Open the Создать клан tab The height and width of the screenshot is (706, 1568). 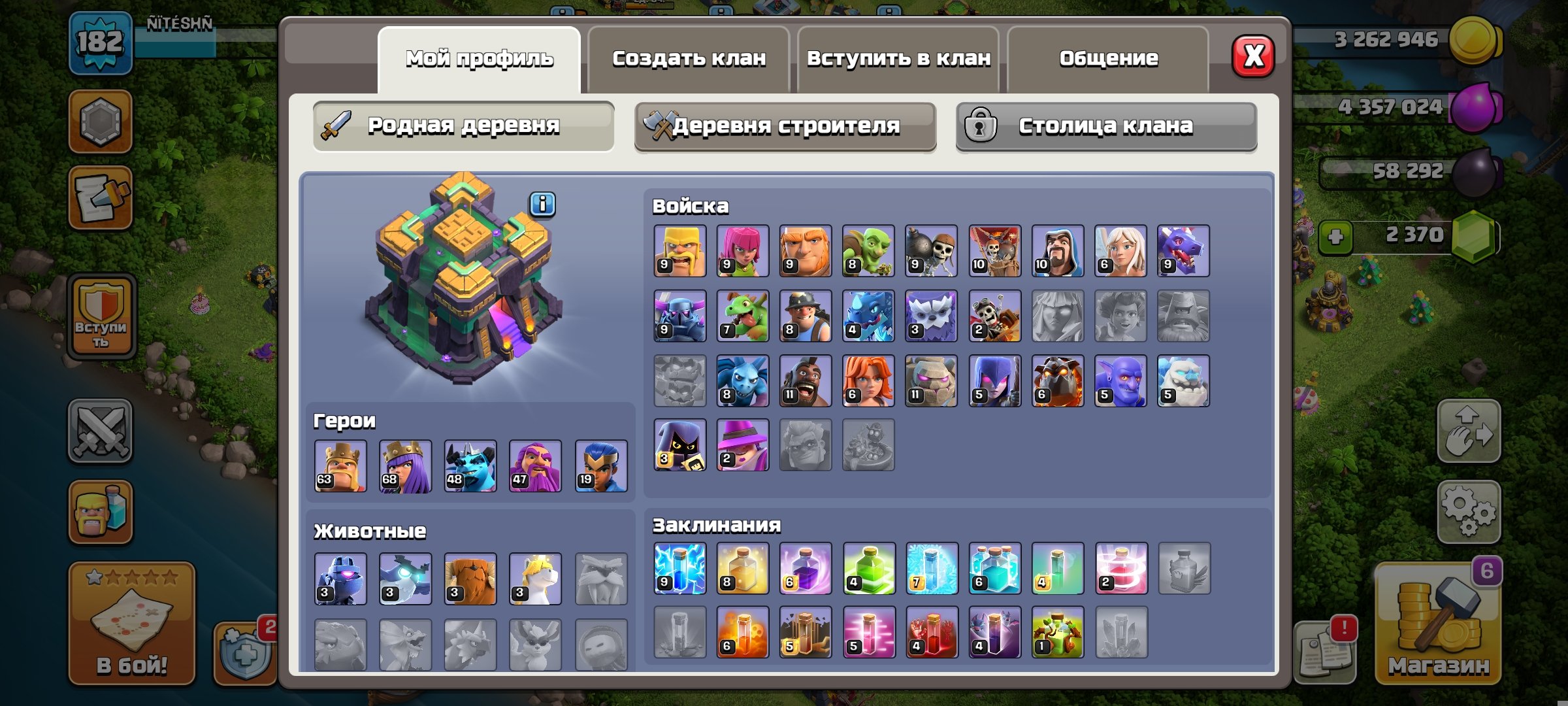[687, 59]
